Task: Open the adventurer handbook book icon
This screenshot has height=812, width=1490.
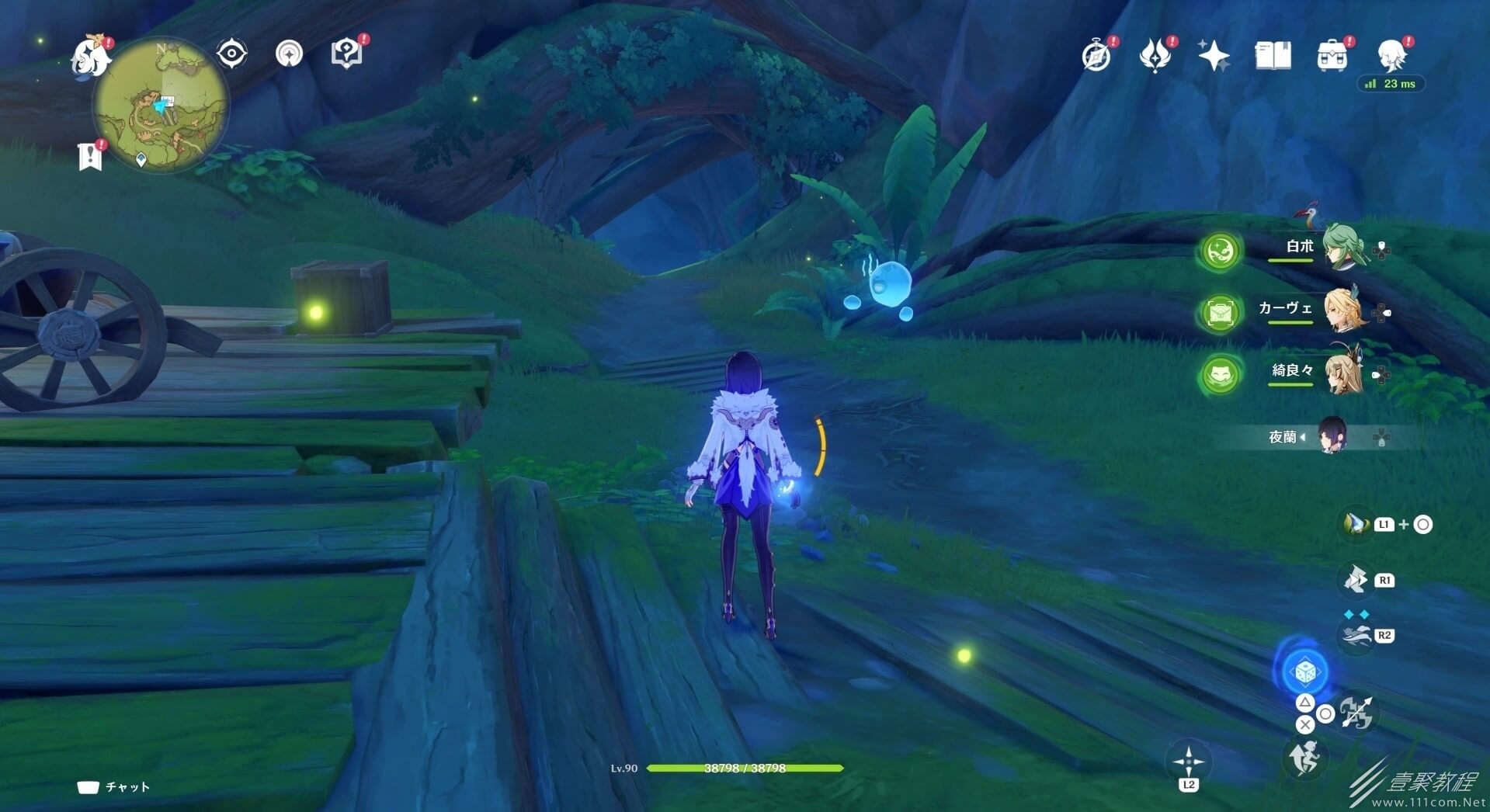Action: 1273,55
